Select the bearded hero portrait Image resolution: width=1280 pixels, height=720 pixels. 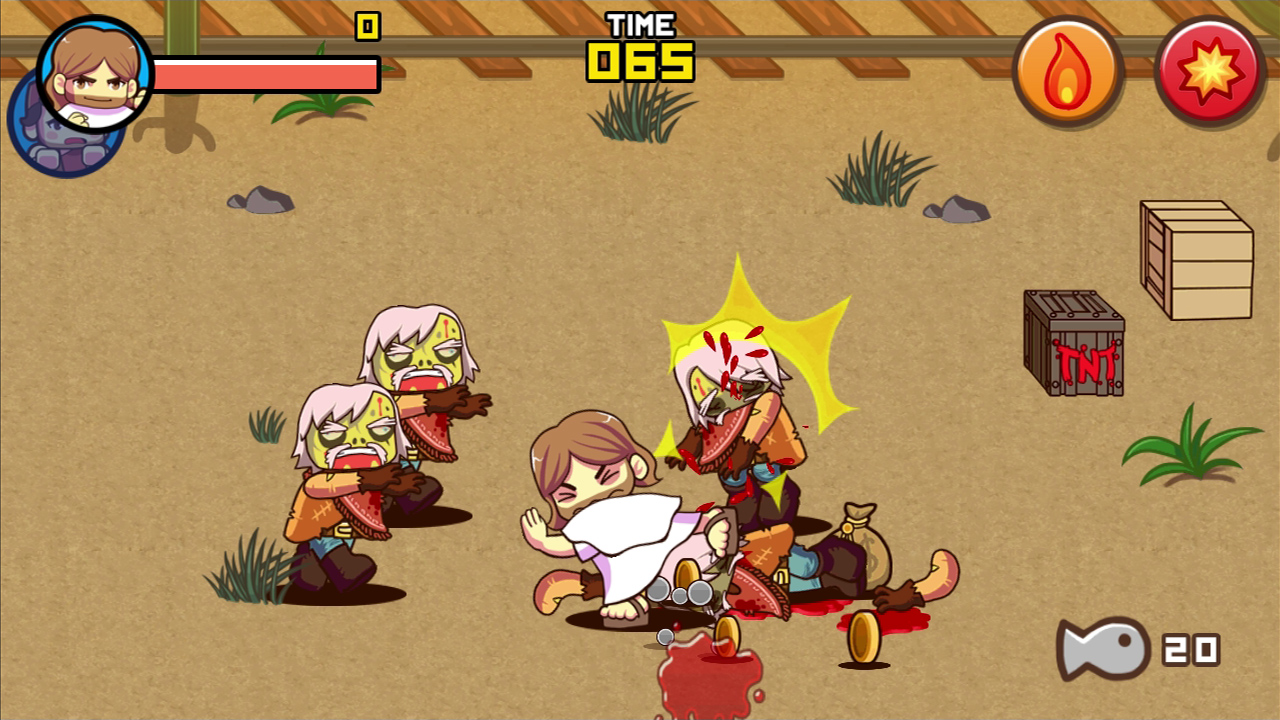pos(95,73)
